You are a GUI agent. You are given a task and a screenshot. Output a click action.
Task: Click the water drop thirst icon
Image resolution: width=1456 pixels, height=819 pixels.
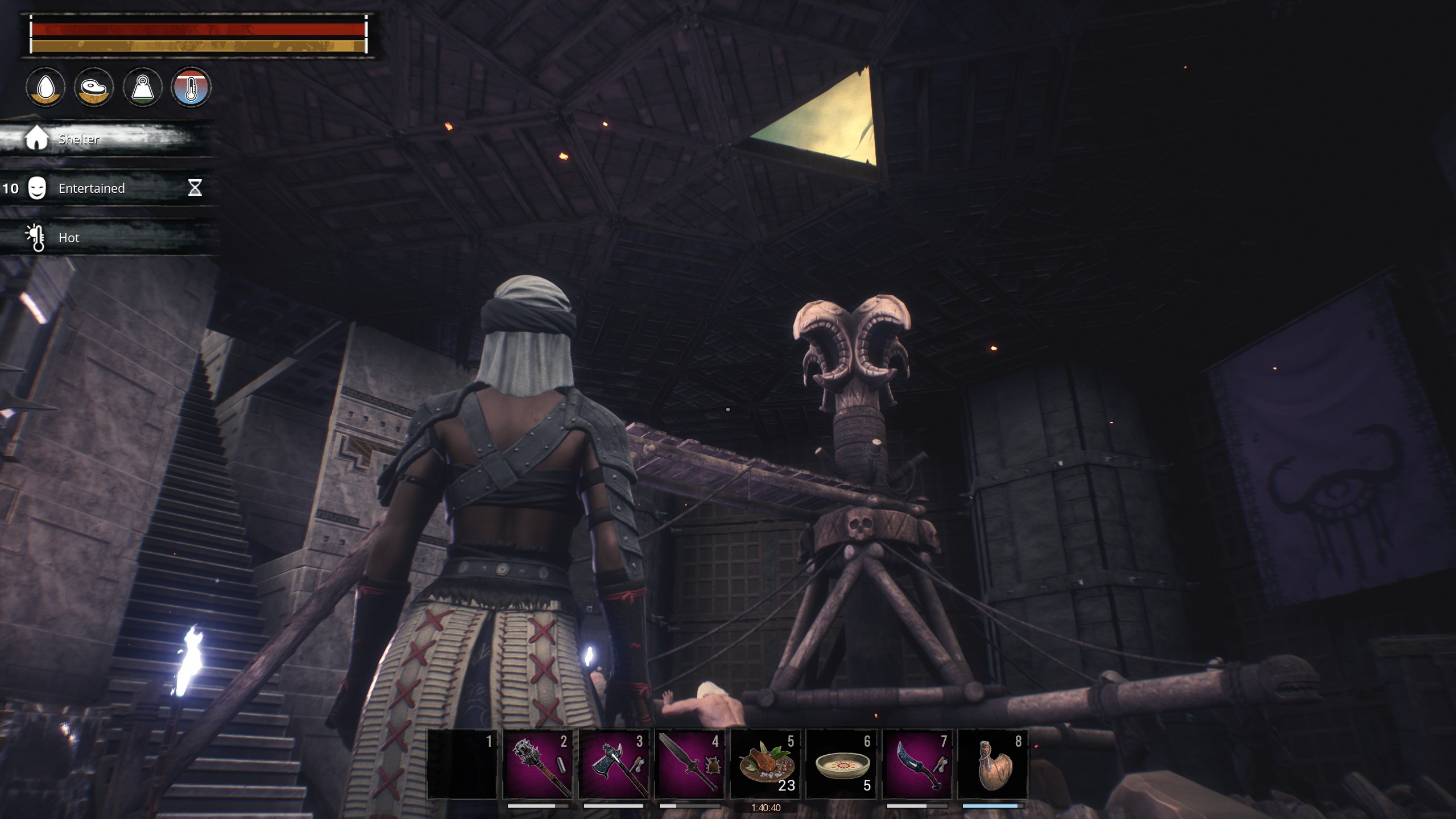pyautogui.click(x=45, y=87)
